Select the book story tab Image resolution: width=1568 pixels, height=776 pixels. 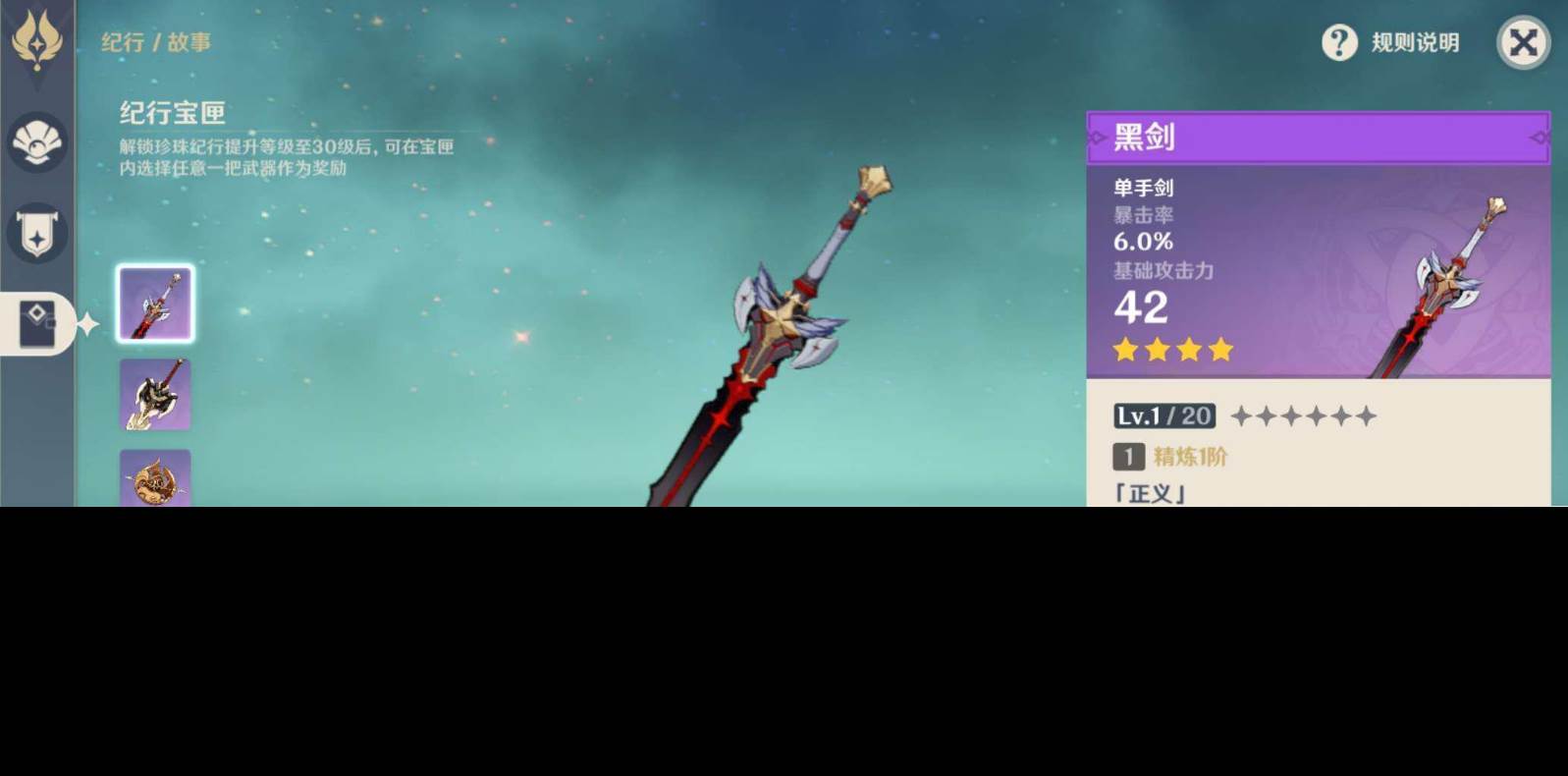pyautogui.click(x=37, y=322)
